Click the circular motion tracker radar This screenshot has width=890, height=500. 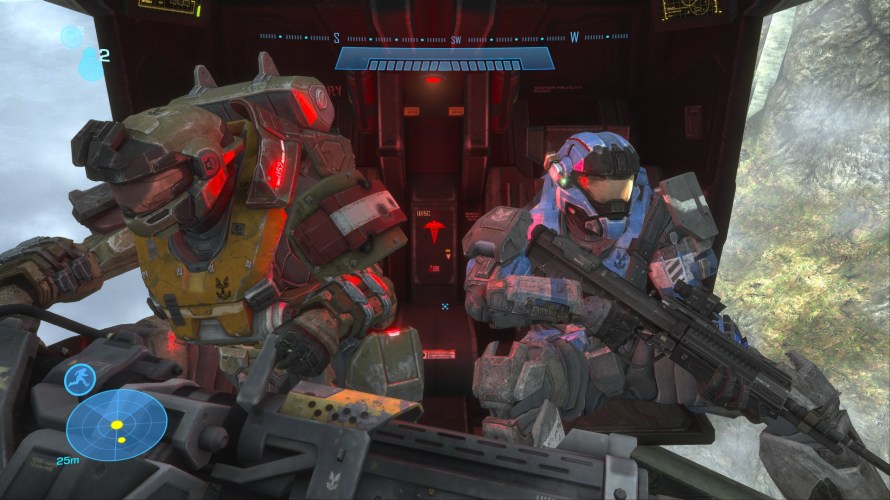tap(116, 425)
